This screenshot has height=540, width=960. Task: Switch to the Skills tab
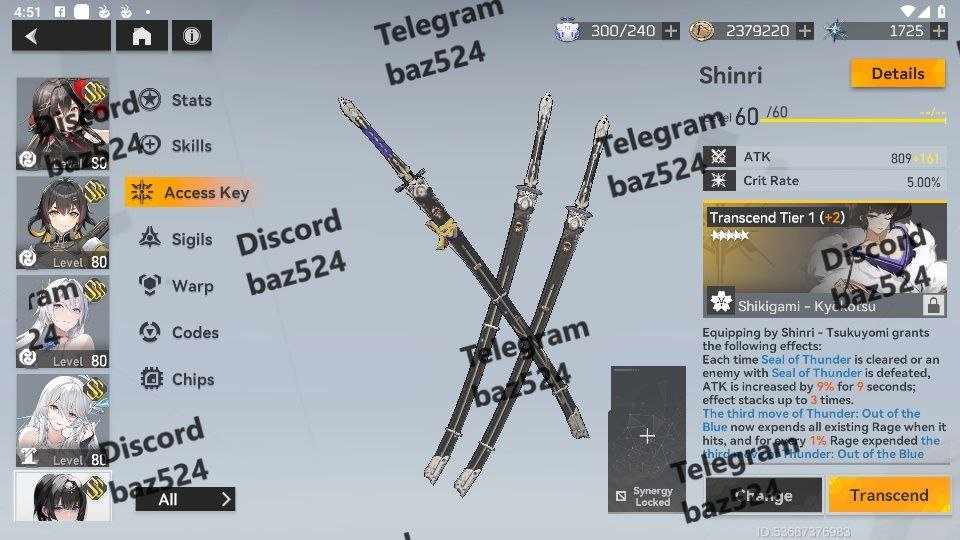coord(190,146)
